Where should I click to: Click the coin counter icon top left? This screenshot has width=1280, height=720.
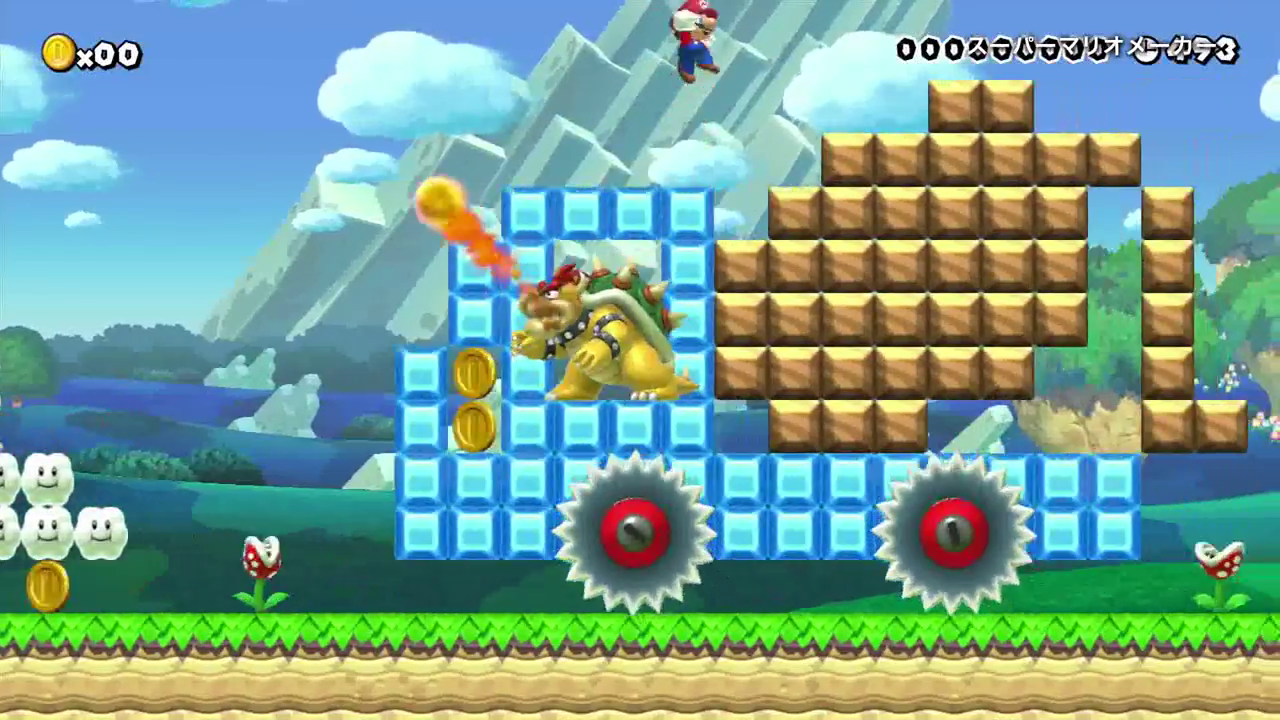(60, 55)
